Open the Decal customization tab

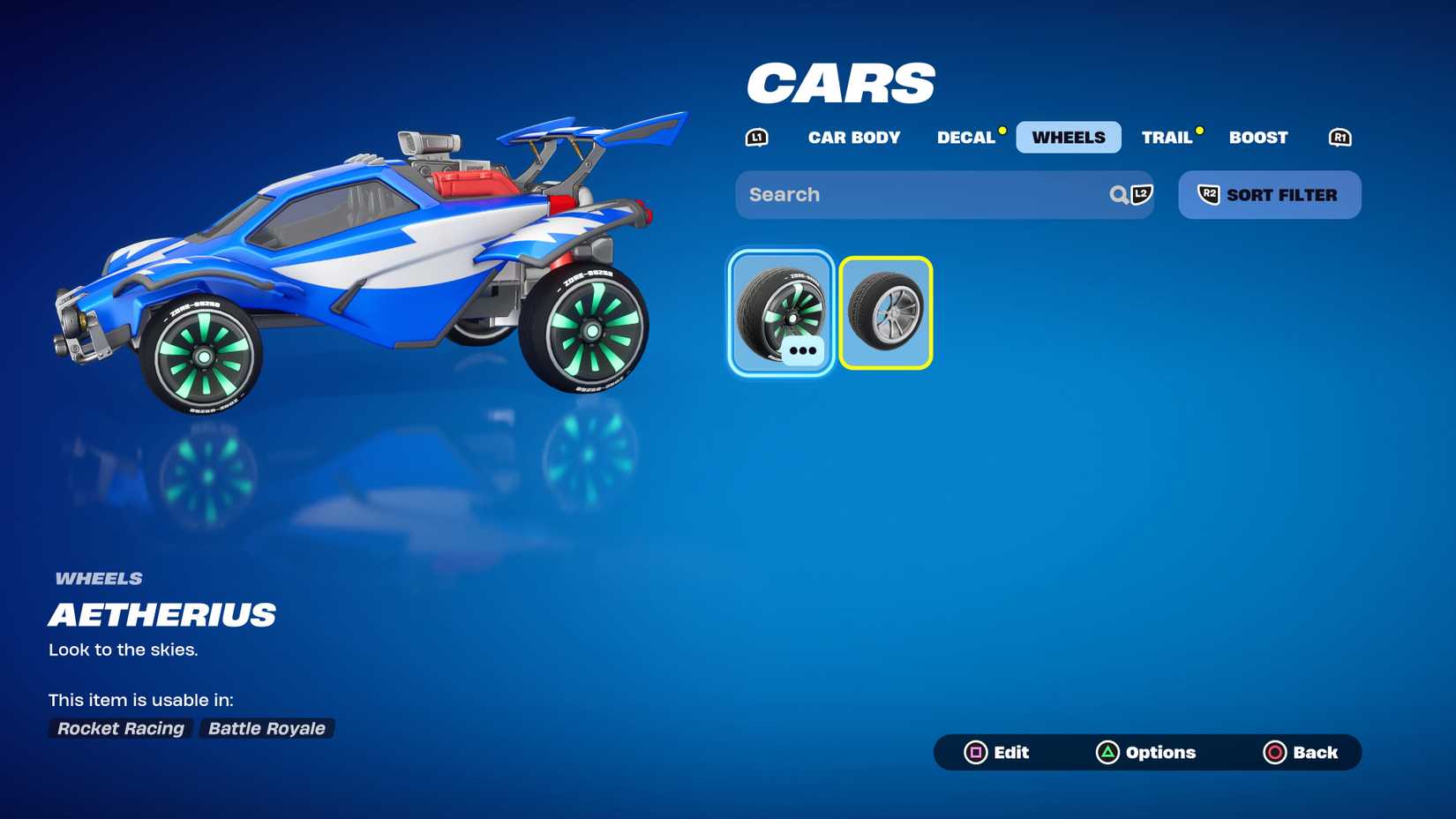point(967,137)
